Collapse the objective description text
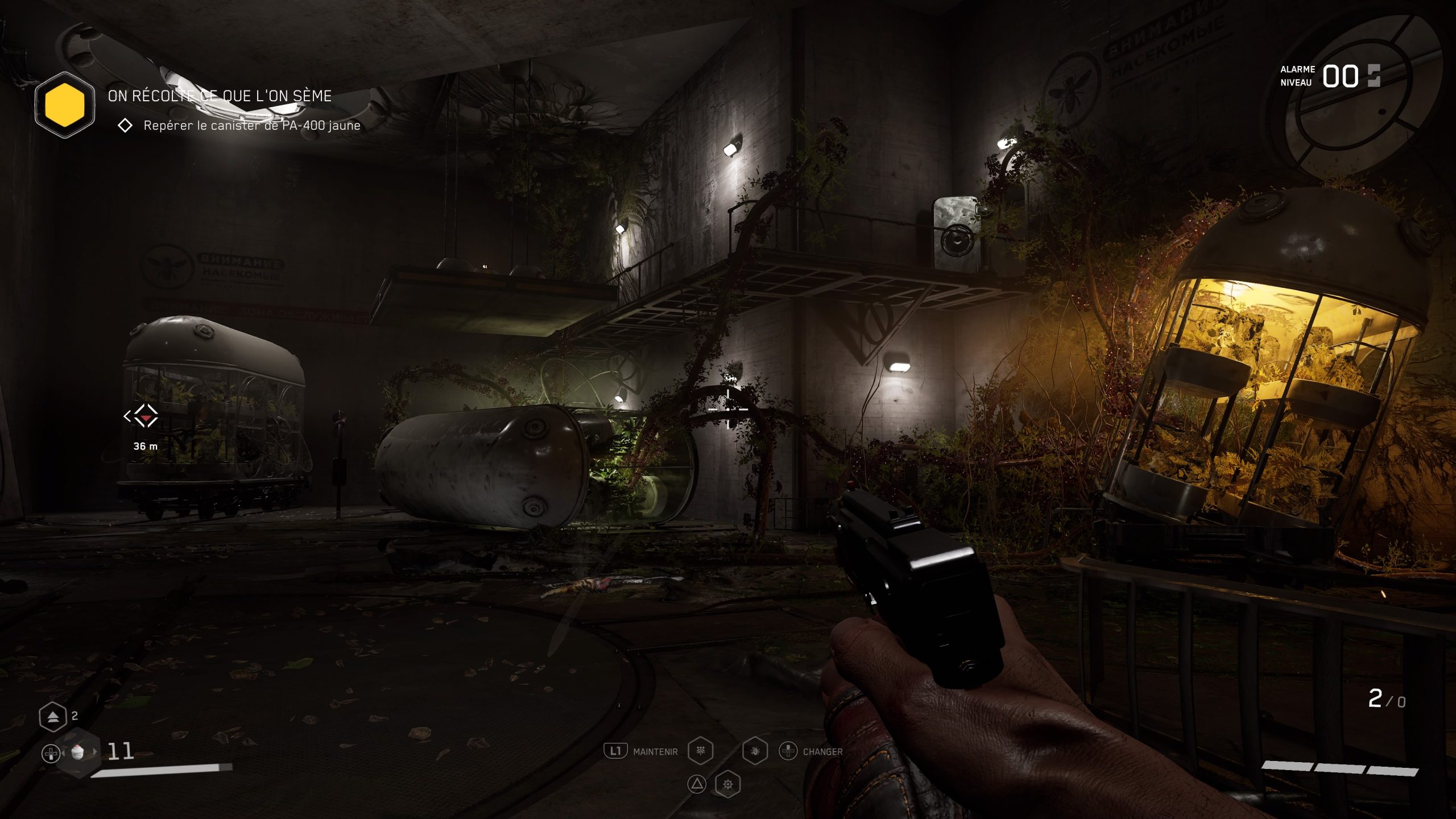 (x=252, y=129)
